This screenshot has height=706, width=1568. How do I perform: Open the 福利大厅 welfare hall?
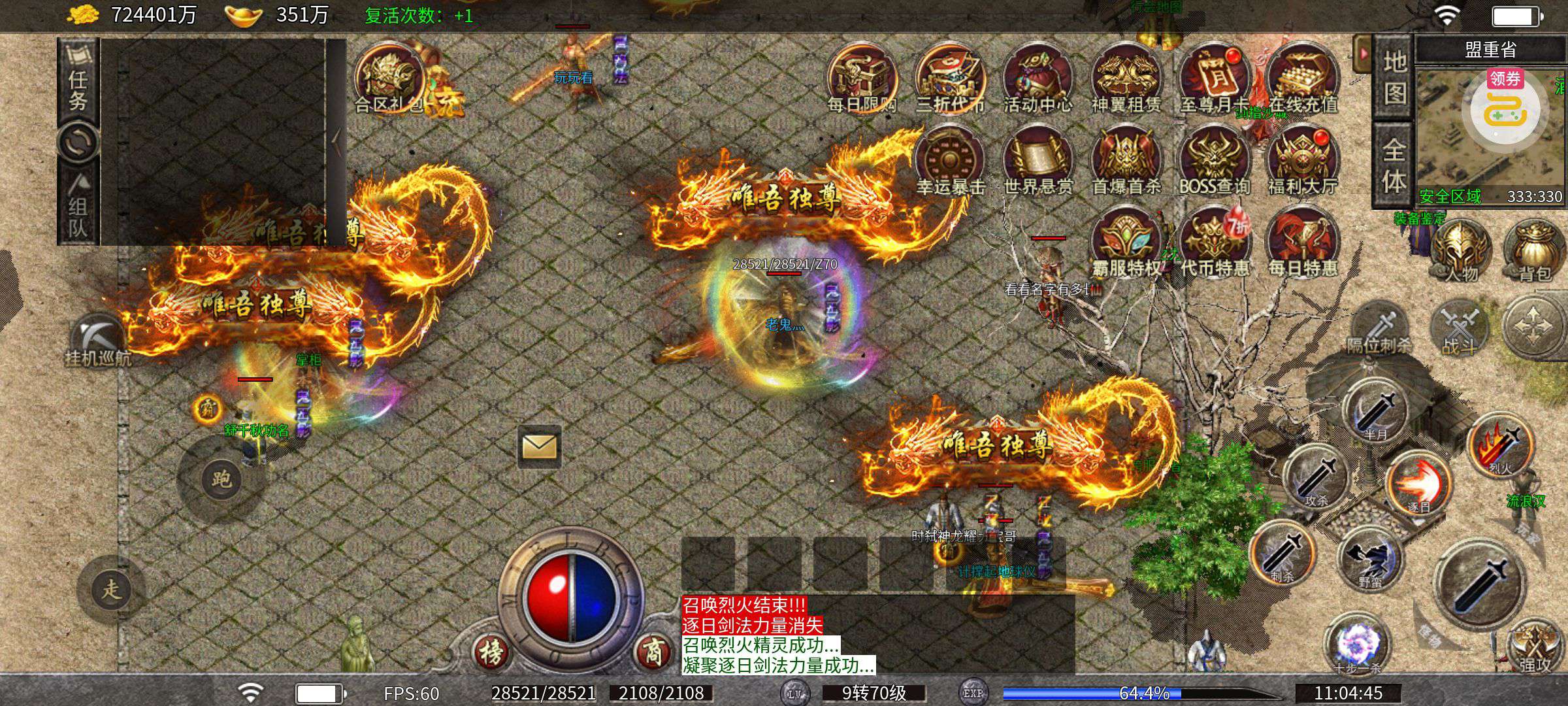click(1302, 161)
